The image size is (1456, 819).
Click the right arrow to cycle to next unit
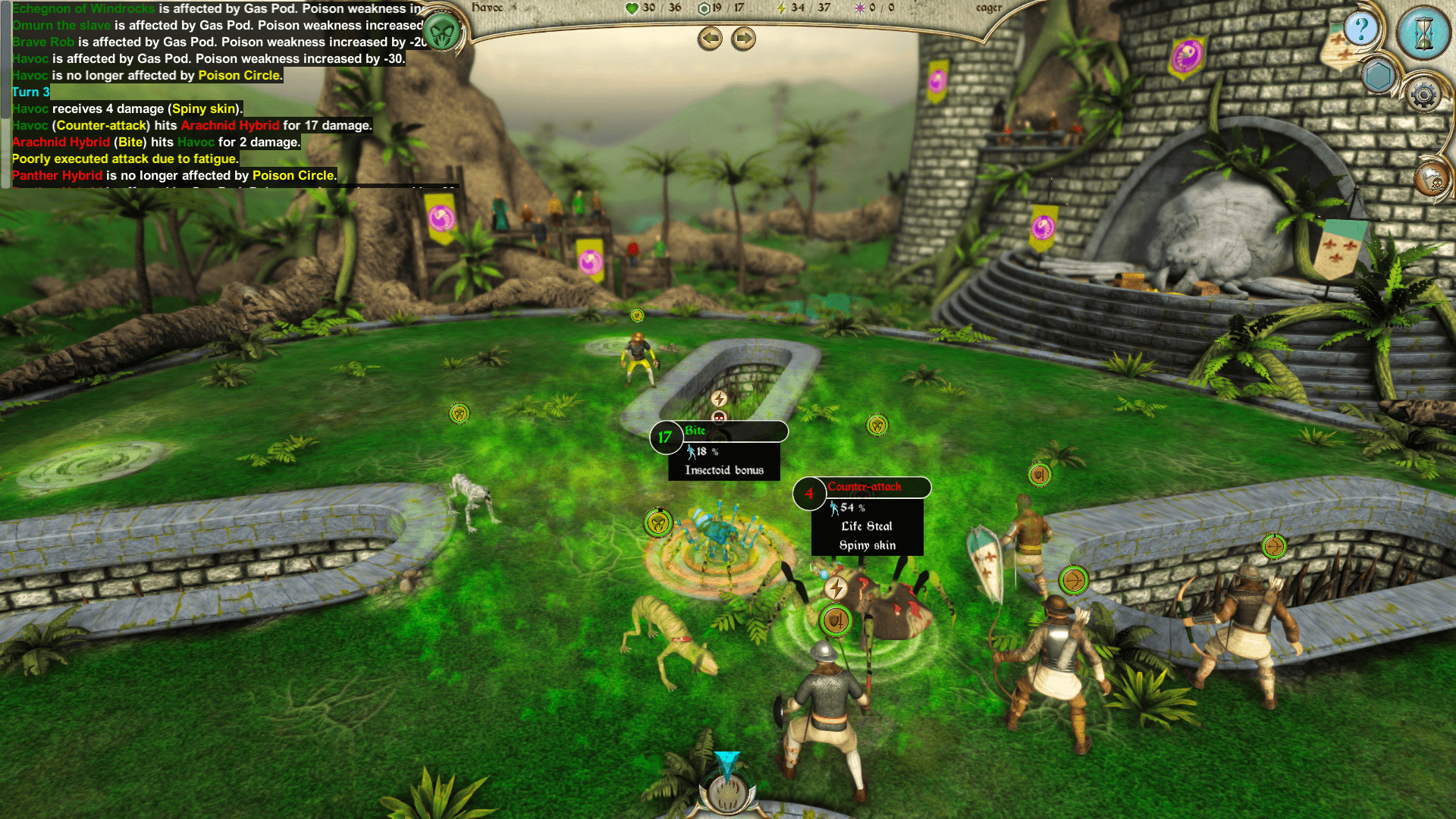(x=744, y=39)
